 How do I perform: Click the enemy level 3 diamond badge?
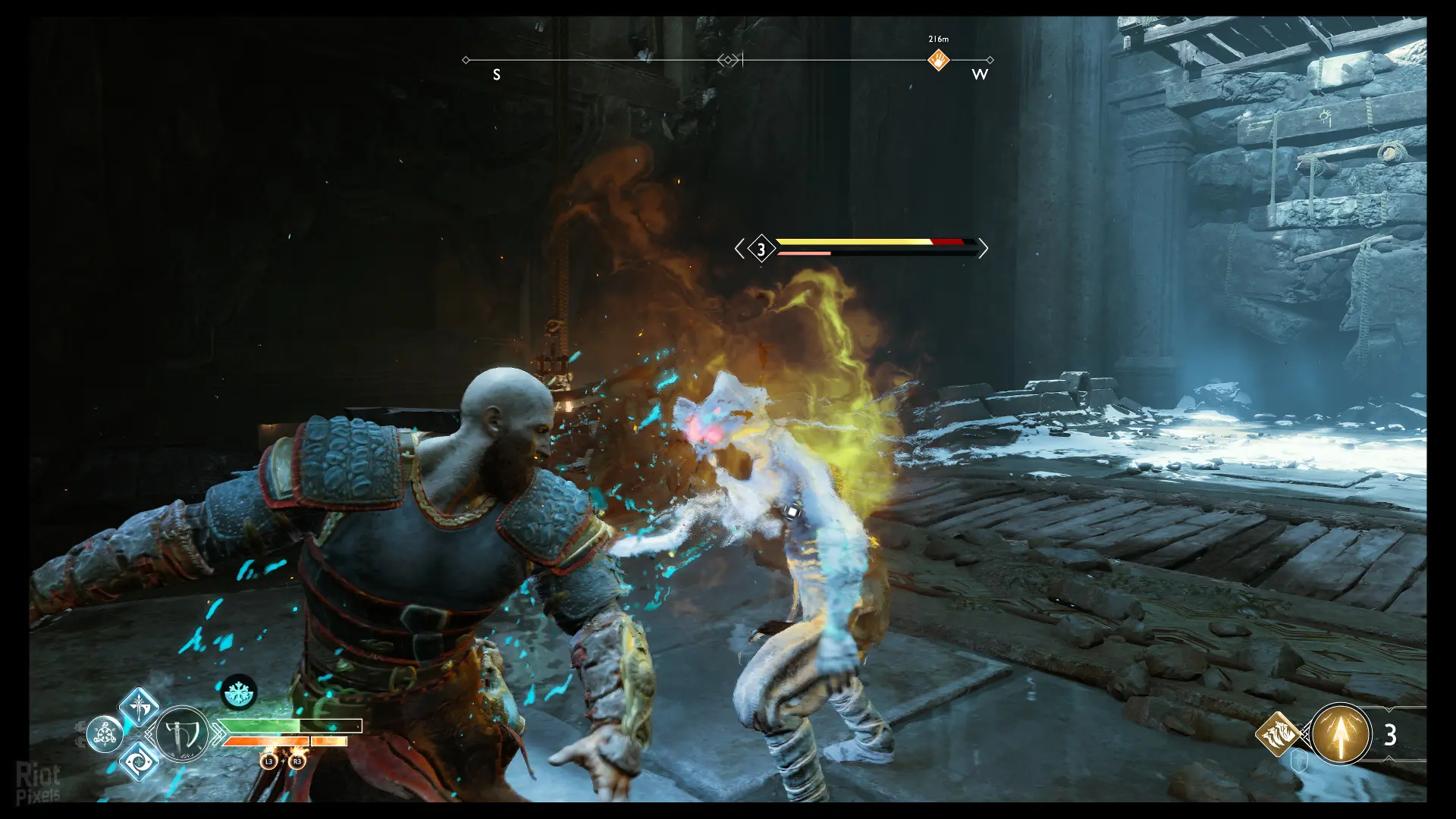761,249
